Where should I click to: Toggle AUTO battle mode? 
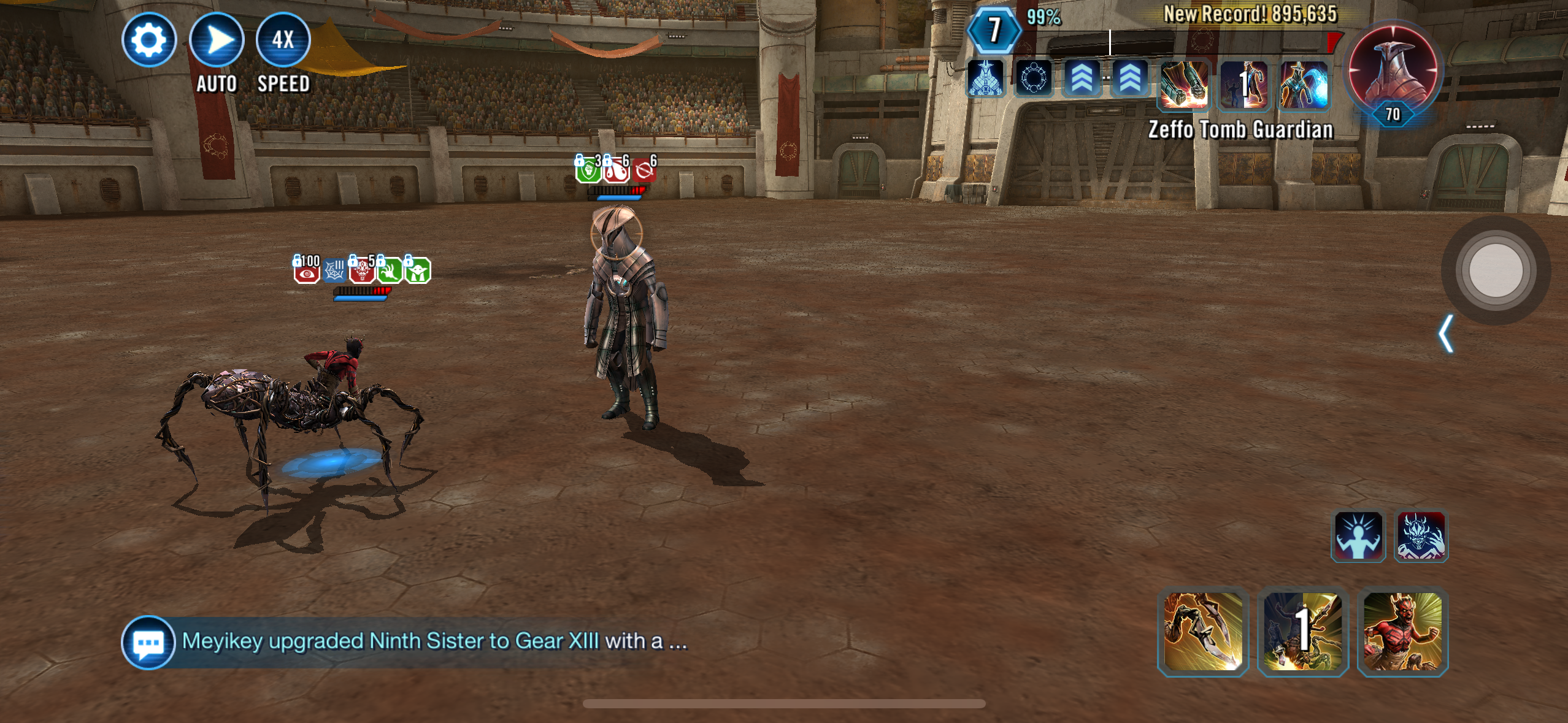coord(217,40)
